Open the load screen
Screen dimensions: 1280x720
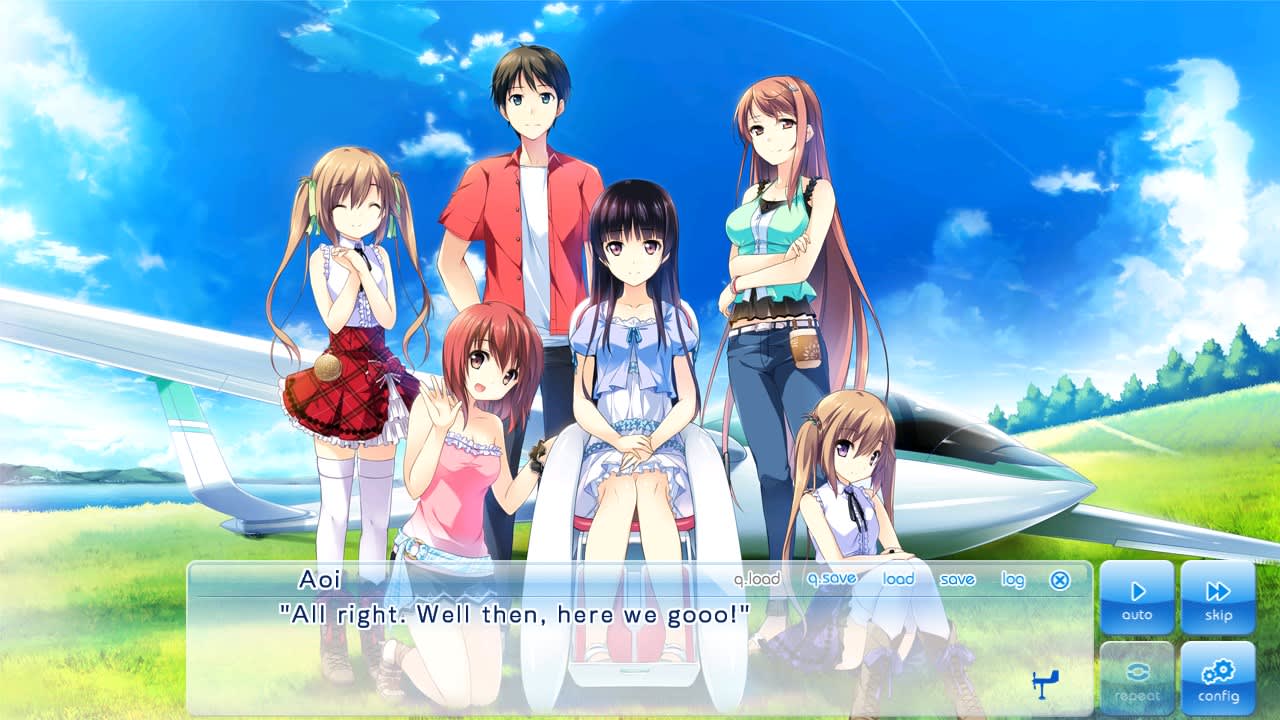(898, 579)
